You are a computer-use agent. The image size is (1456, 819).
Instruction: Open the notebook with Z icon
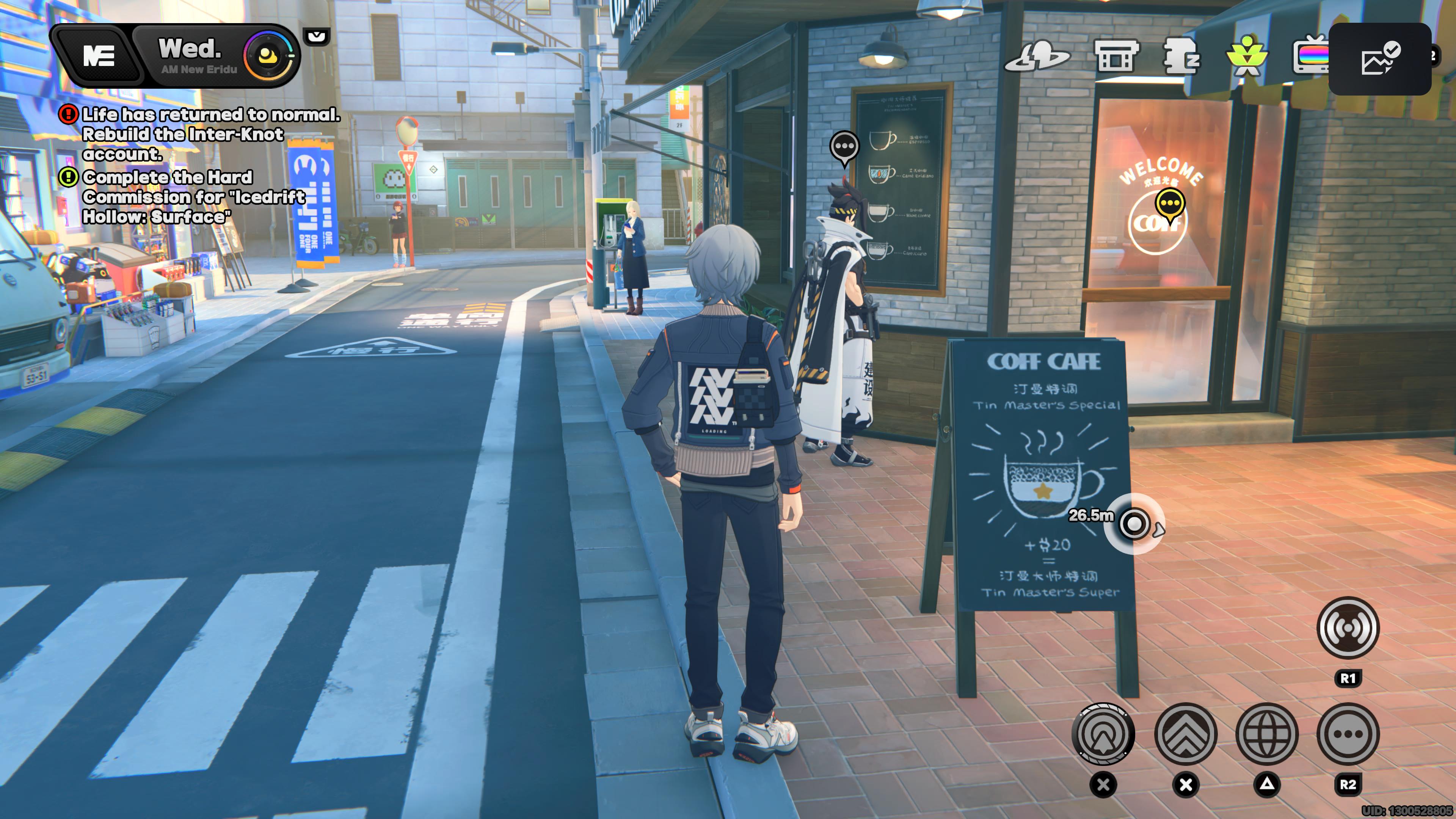pos(1181,56)
